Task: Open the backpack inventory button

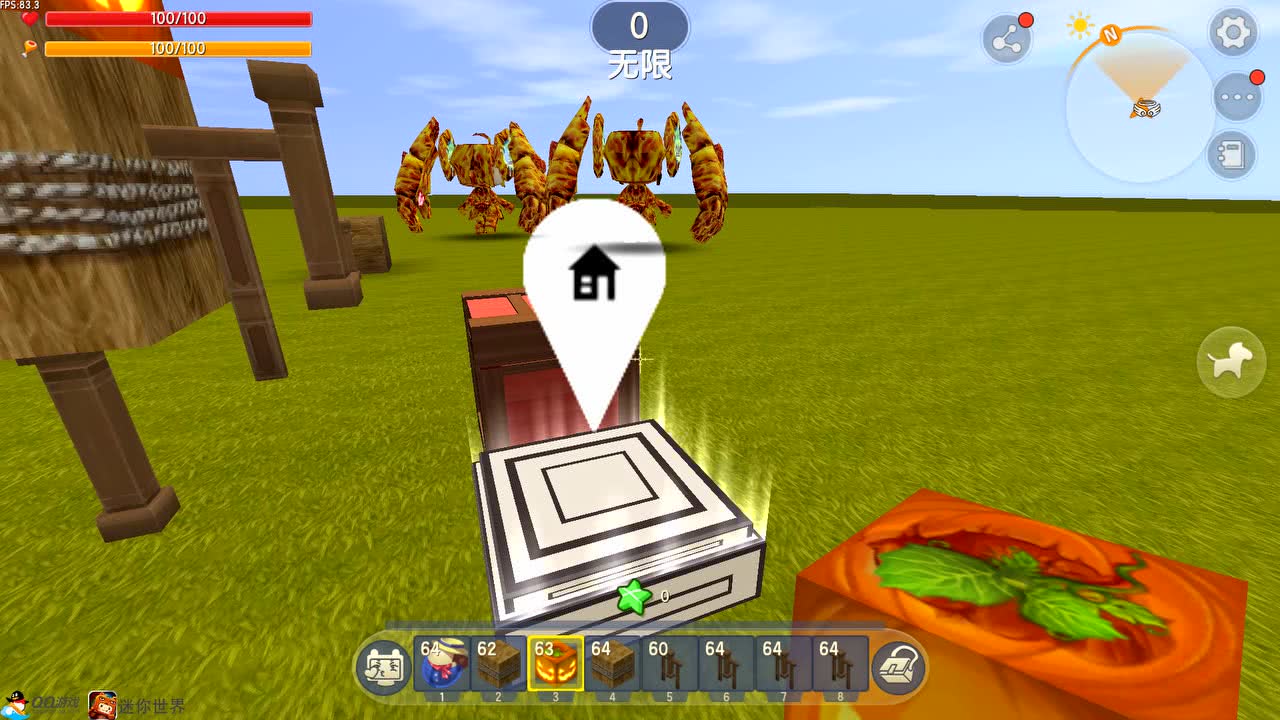Action: pyautogui.click(x=898, y=666)
